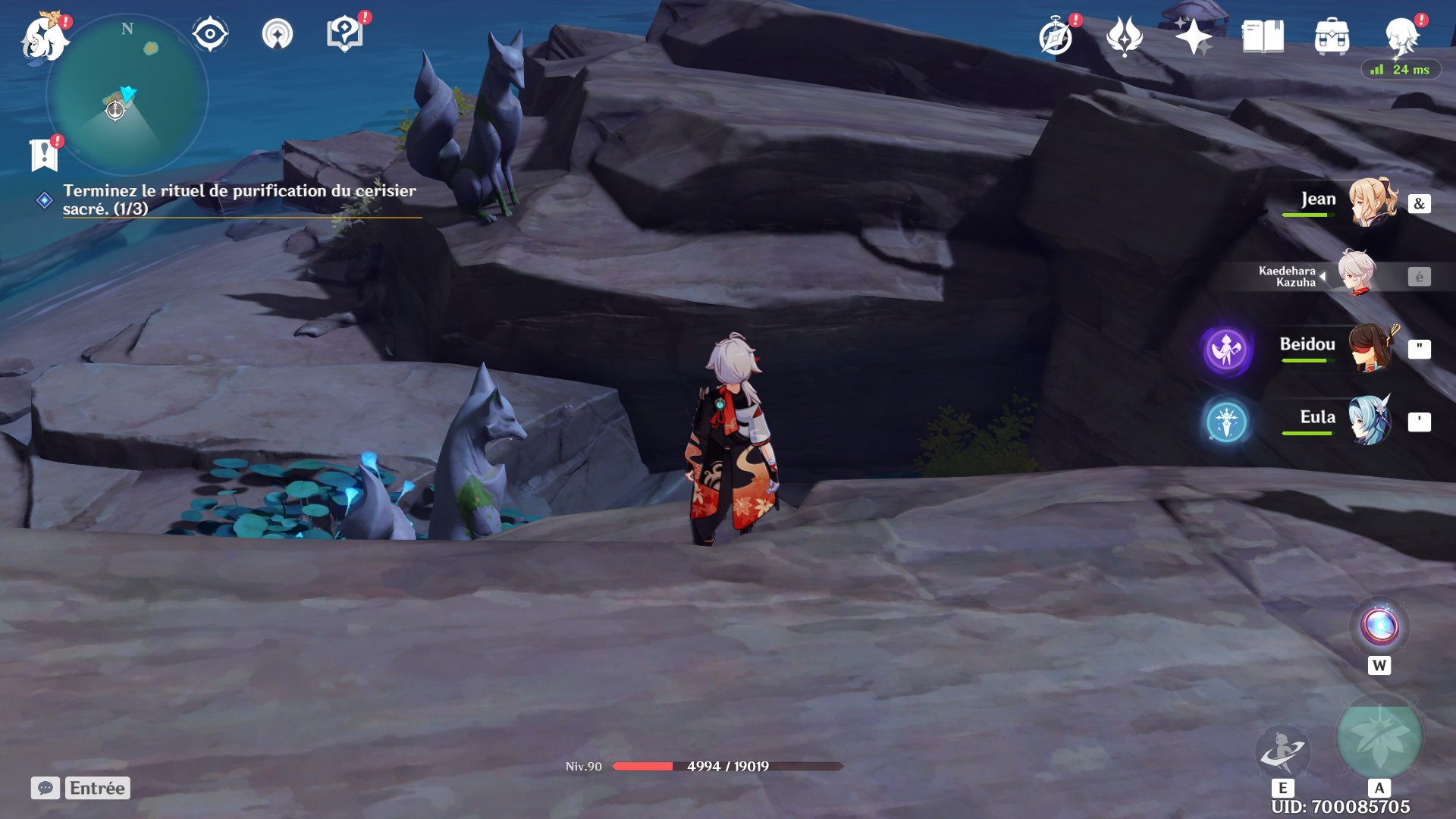
Task: Open the backpack inventory
Action: click(1332, 36)
